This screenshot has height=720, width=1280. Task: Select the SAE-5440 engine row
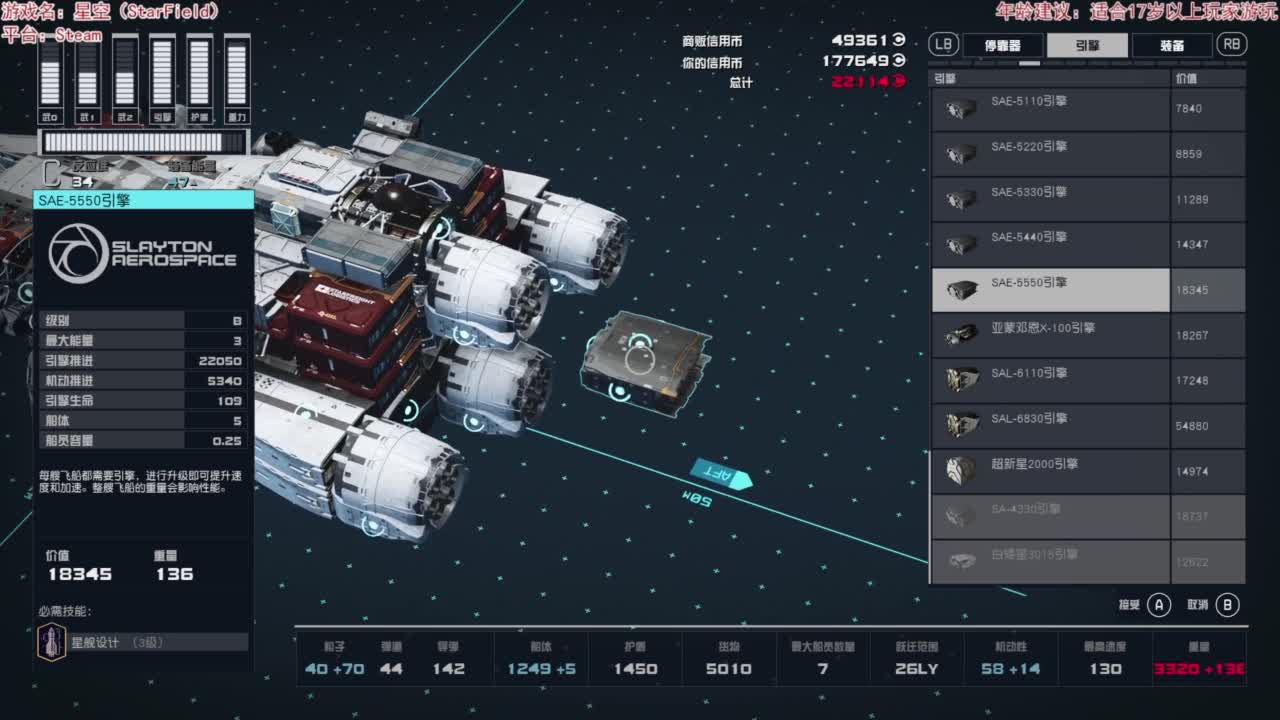point(1050,244)
